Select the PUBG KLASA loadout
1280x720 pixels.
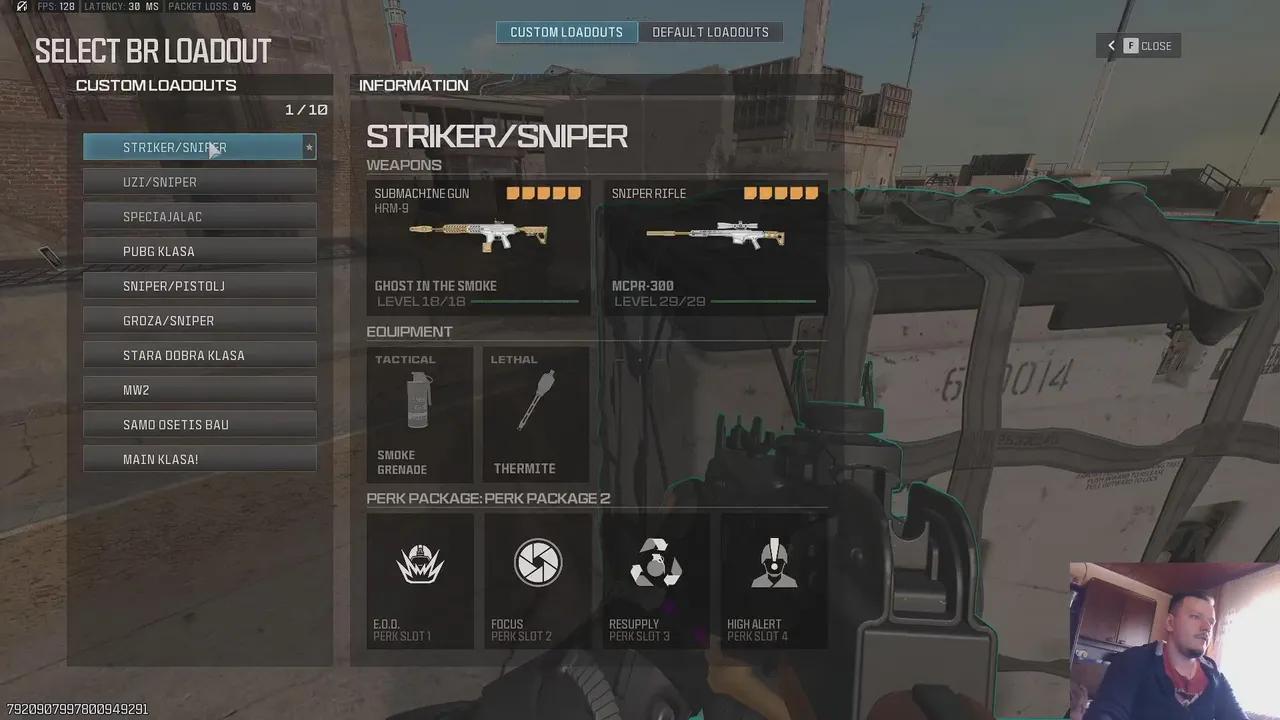[x=199, y=251]
